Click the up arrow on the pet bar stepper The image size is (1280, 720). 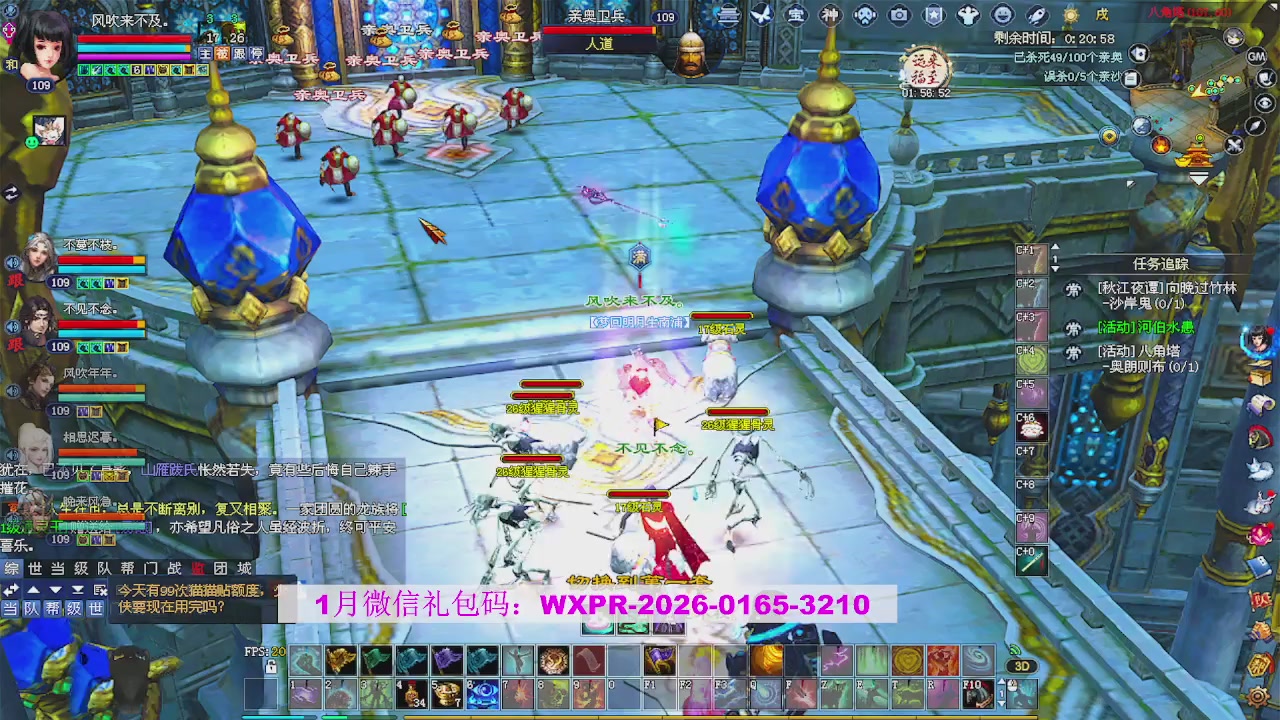coord(1001,680)
